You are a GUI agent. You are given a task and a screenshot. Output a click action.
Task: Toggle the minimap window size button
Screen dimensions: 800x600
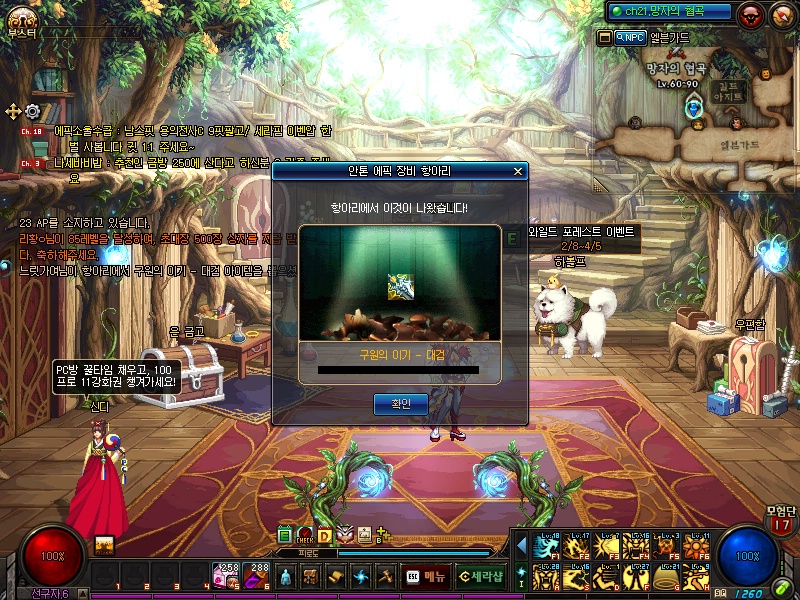click(604, 37)
